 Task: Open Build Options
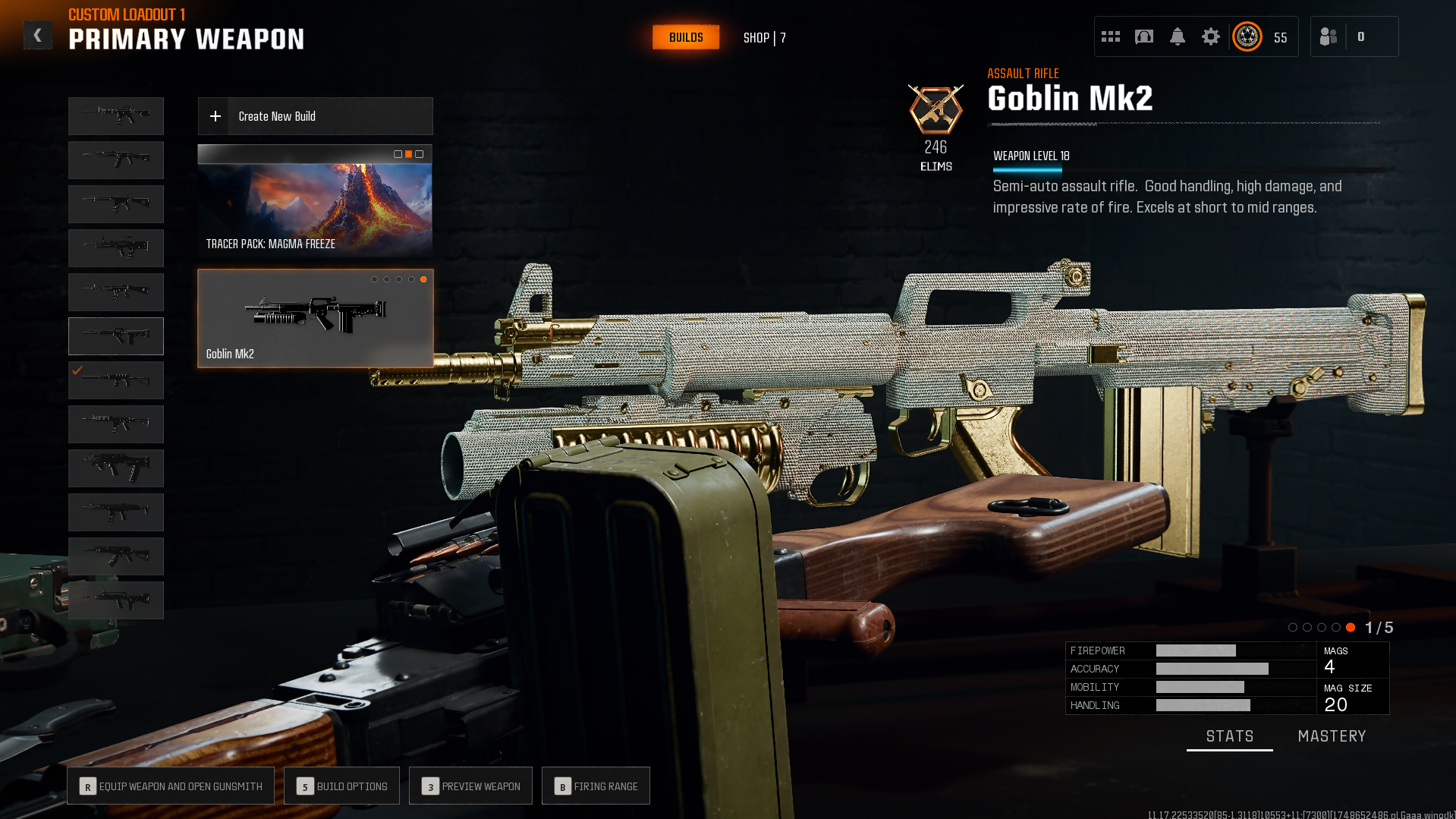(341, 786)
